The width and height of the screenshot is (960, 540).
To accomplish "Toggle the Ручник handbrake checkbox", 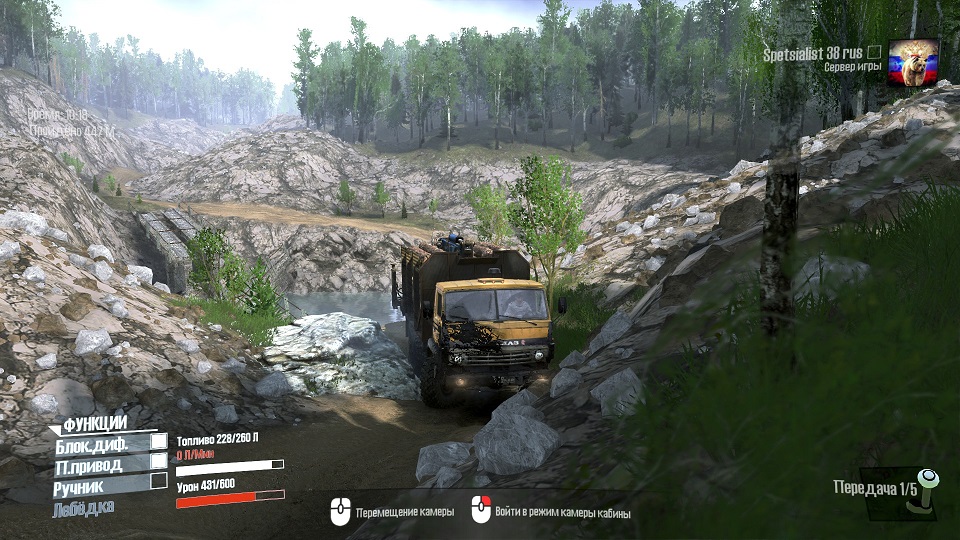I will (x=158, y=481).
